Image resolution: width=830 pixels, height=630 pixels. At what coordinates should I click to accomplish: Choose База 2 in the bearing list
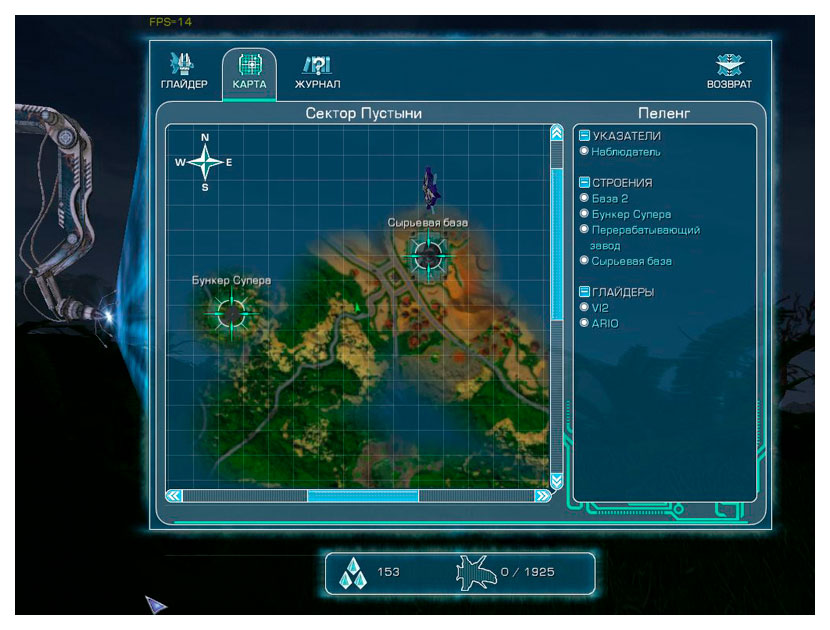pos(610,198)
